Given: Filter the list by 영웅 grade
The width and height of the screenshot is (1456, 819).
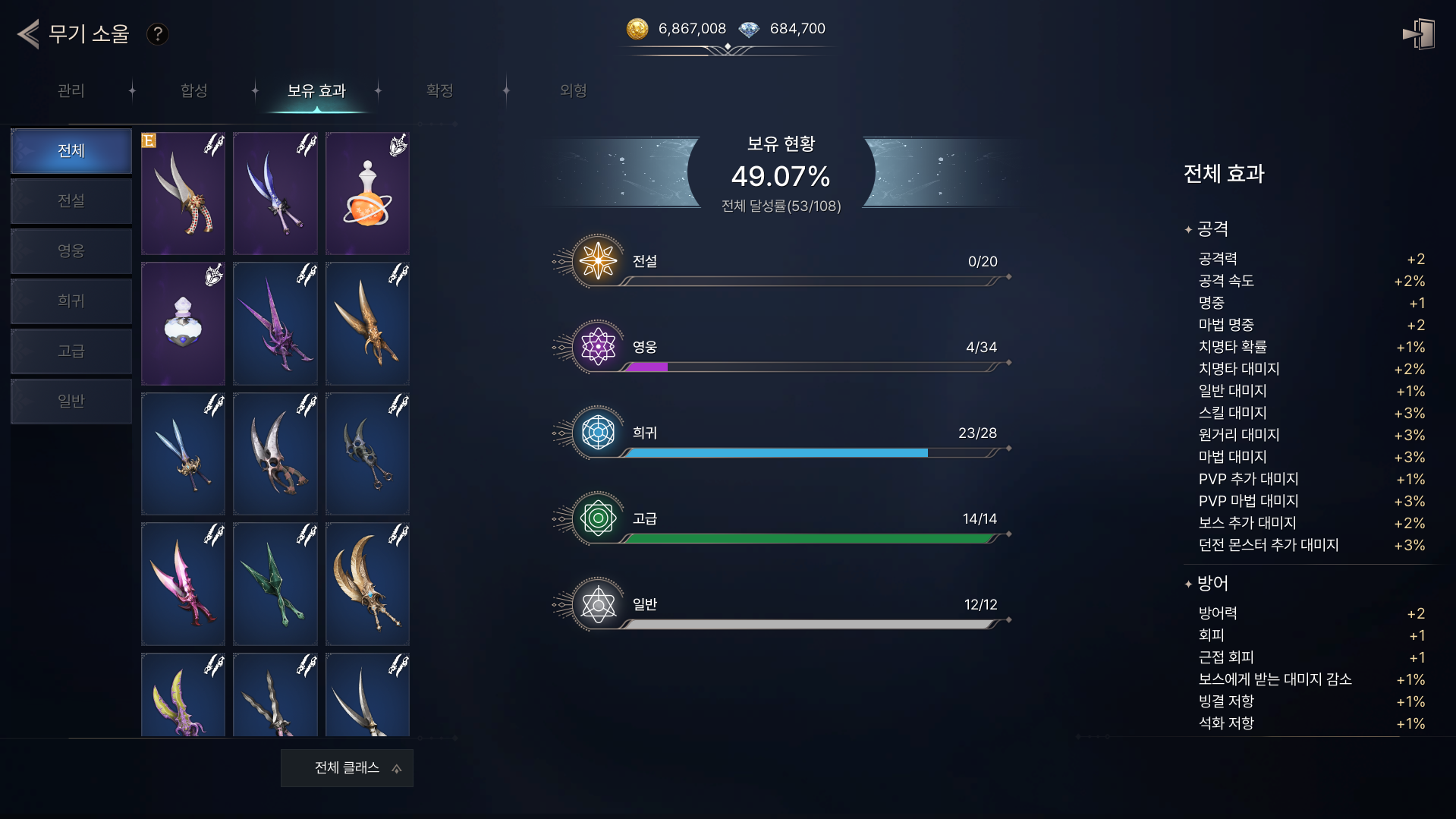Looking at the screenshot, I should pos(71,251).
